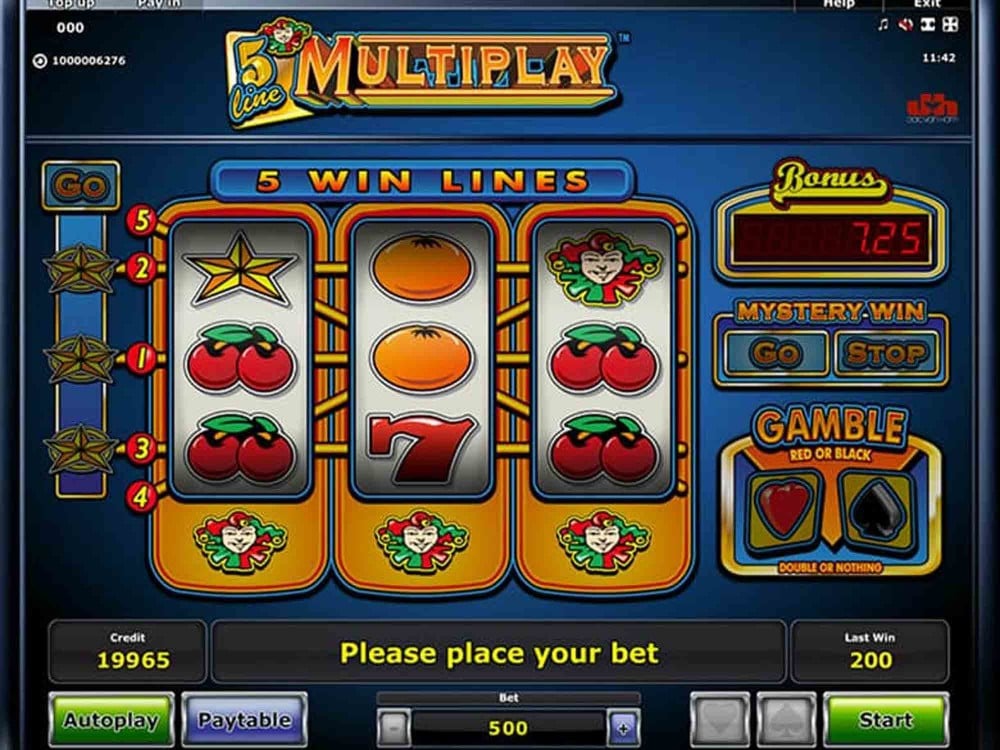Select win line 1 marker
Viewport: 1000px width, 750px height.
(x=141, y=357)
